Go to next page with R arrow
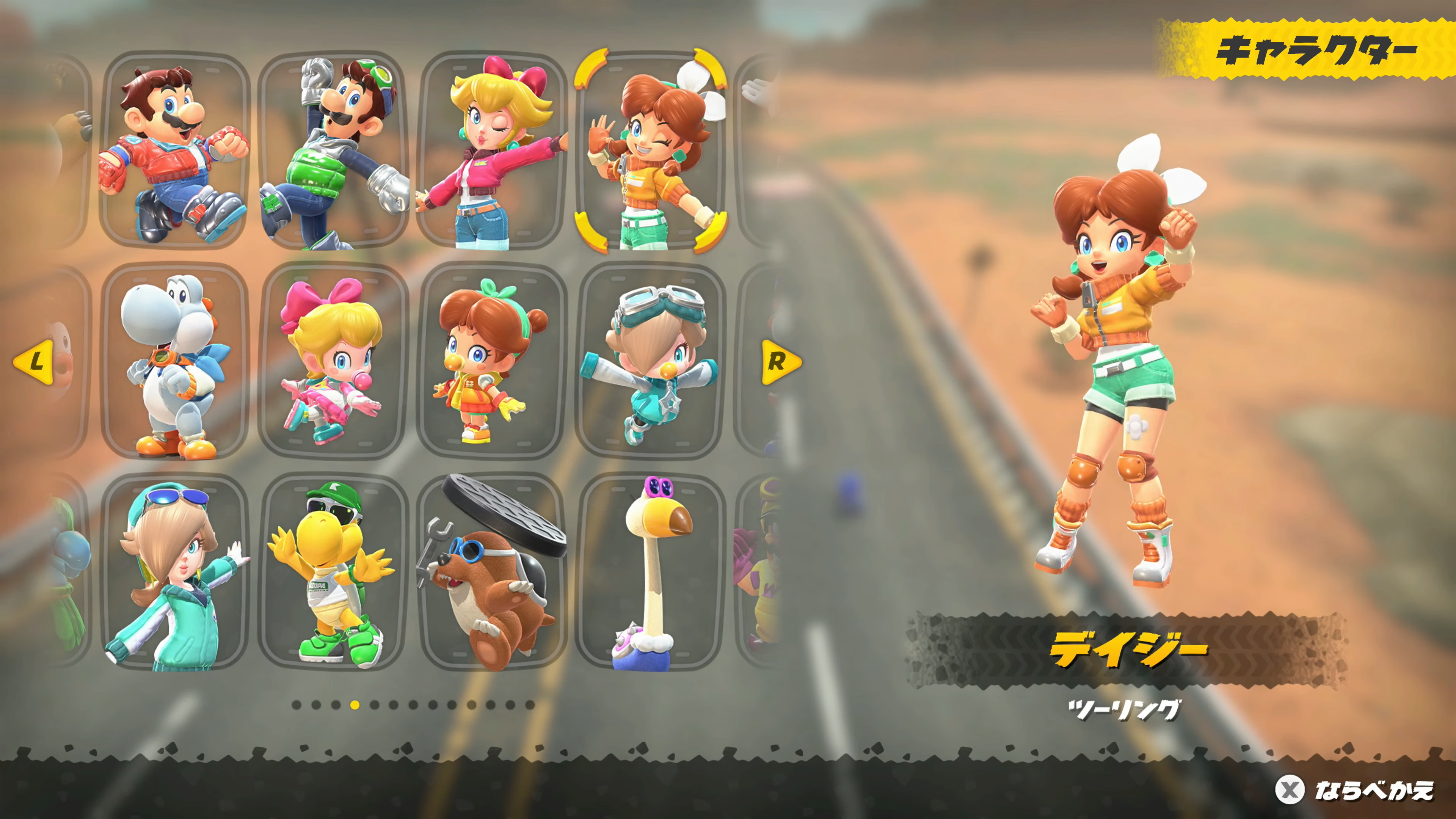1456x819 pixels. 780,362
